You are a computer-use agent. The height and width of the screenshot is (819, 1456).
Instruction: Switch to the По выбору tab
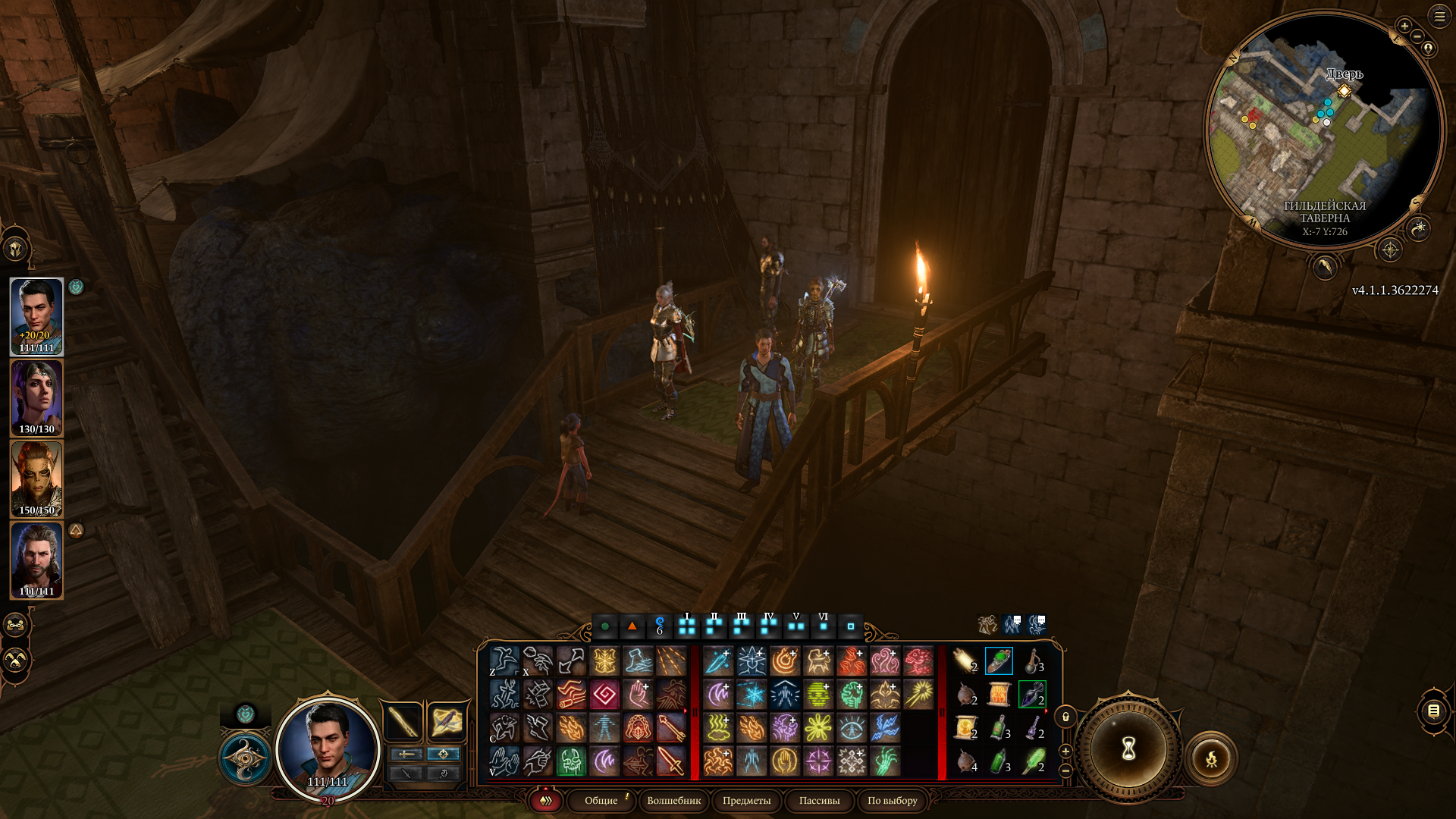point(892,801)
